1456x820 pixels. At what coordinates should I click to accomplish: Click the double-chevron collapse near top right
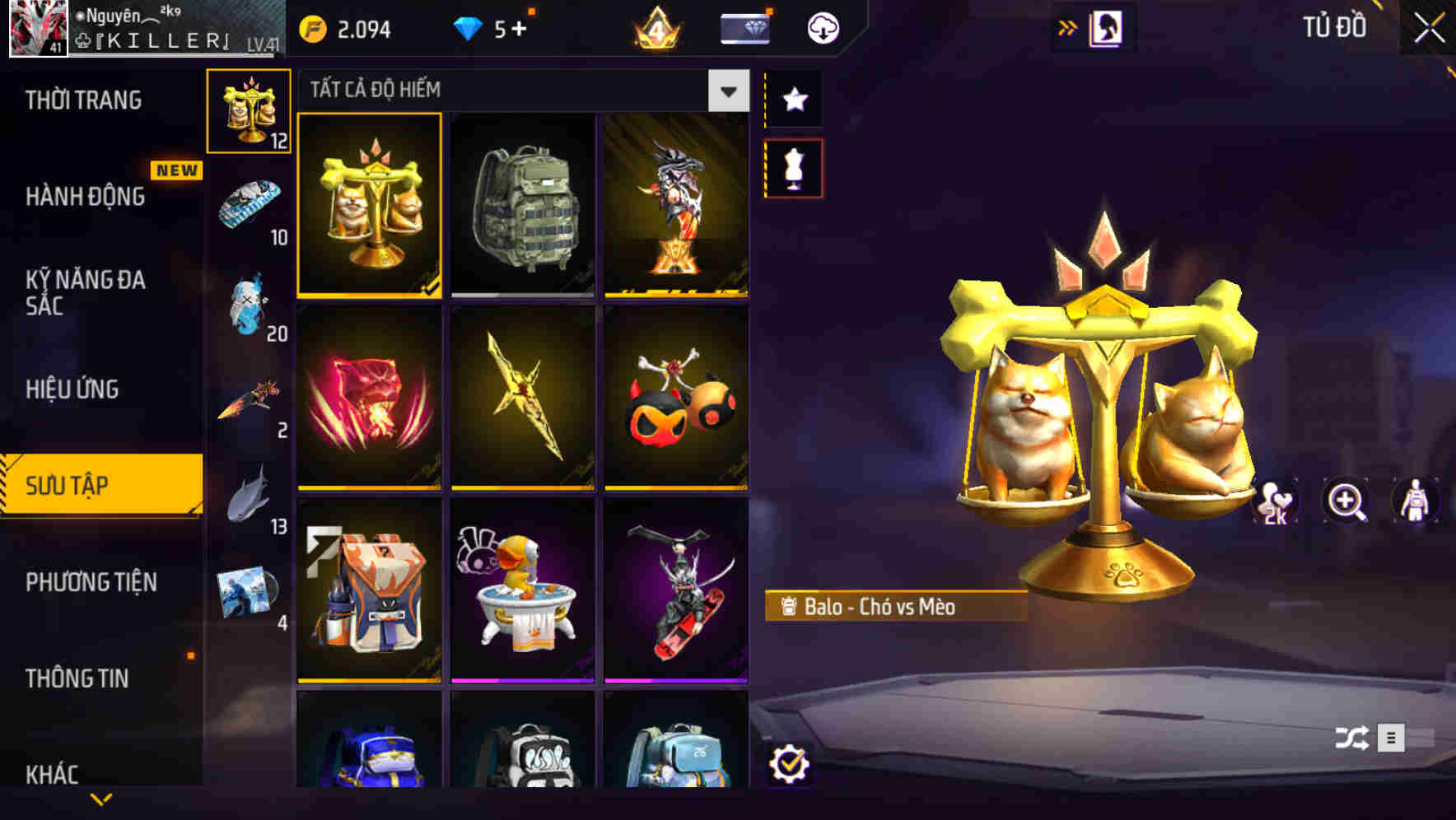coord(1068,26)
